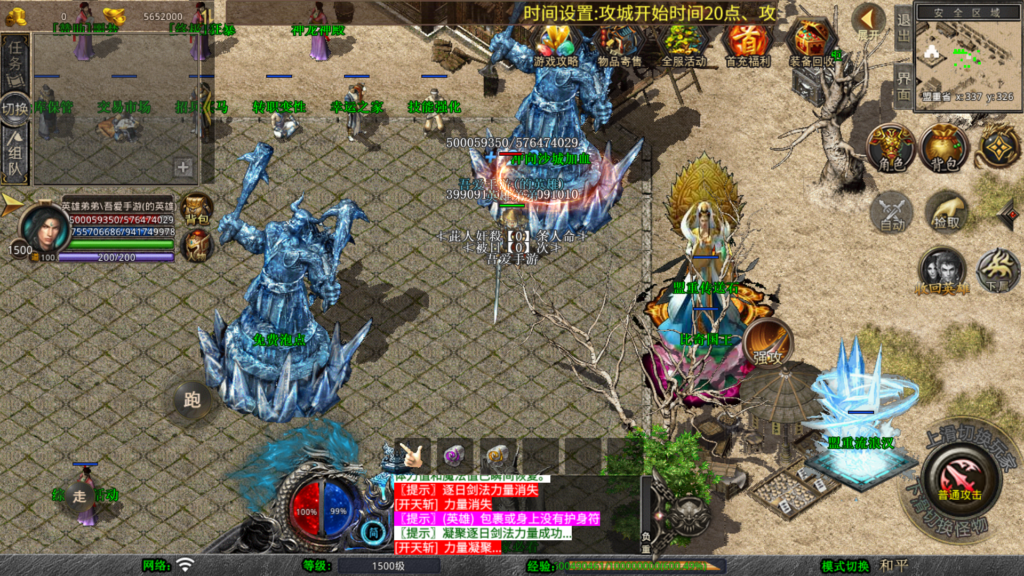1024x576 pixels.
Task: Open the hero's 背包 bag icon
Action: click(x=197, y=207)
